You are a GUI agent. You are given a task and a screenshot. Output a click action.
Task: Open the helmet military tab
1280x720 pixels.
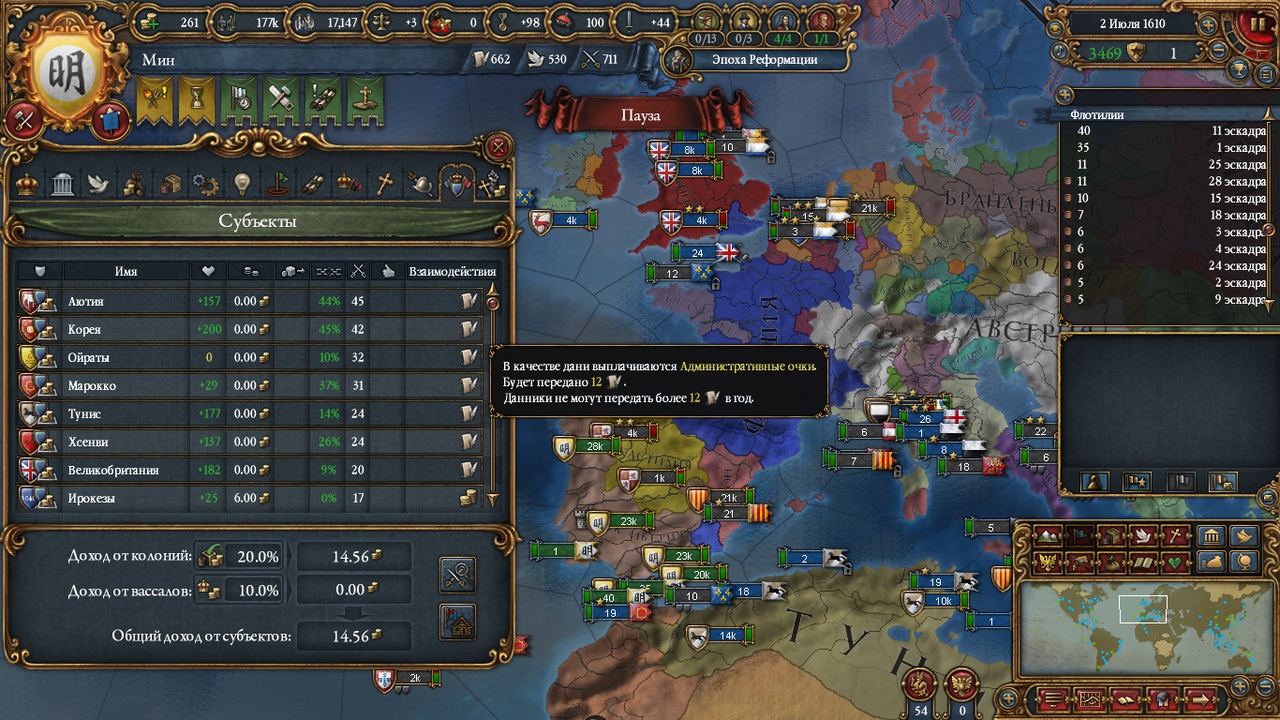pos(421,184)
